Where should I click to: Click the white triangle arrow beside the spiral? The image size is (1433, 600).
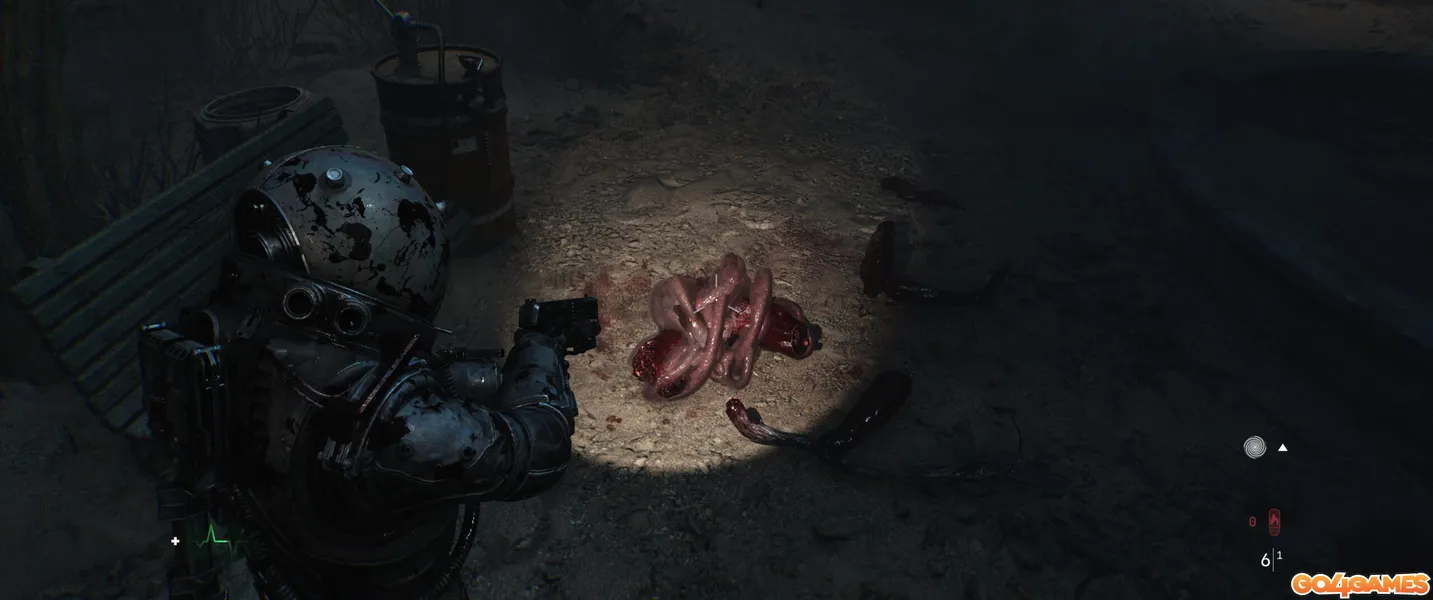tap(1282, 447)
